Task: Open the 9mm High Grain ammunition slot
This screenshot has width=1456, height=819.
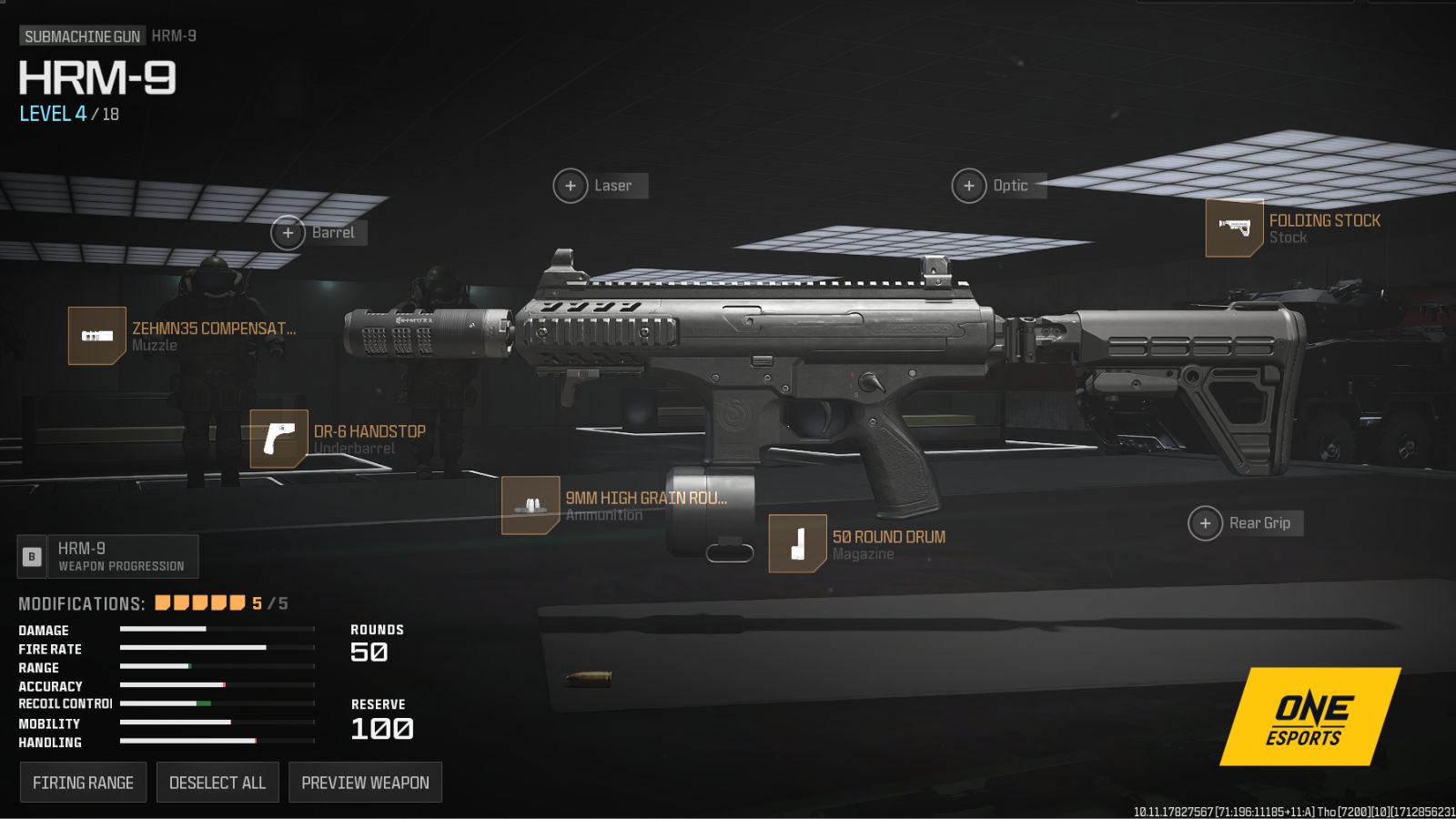Action: pos(530,505)
